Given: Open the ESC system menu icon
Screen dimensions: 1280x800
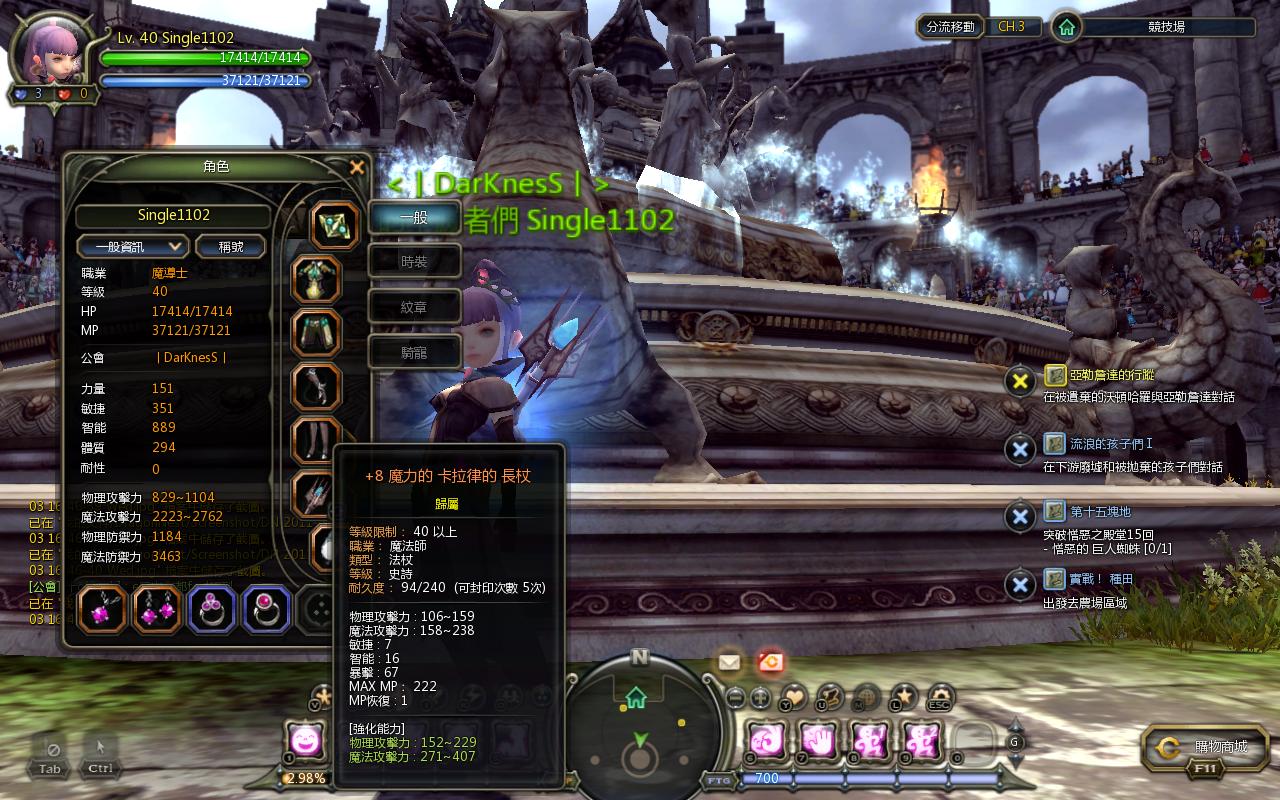Looking at the screenshot, I should (939, 698).
